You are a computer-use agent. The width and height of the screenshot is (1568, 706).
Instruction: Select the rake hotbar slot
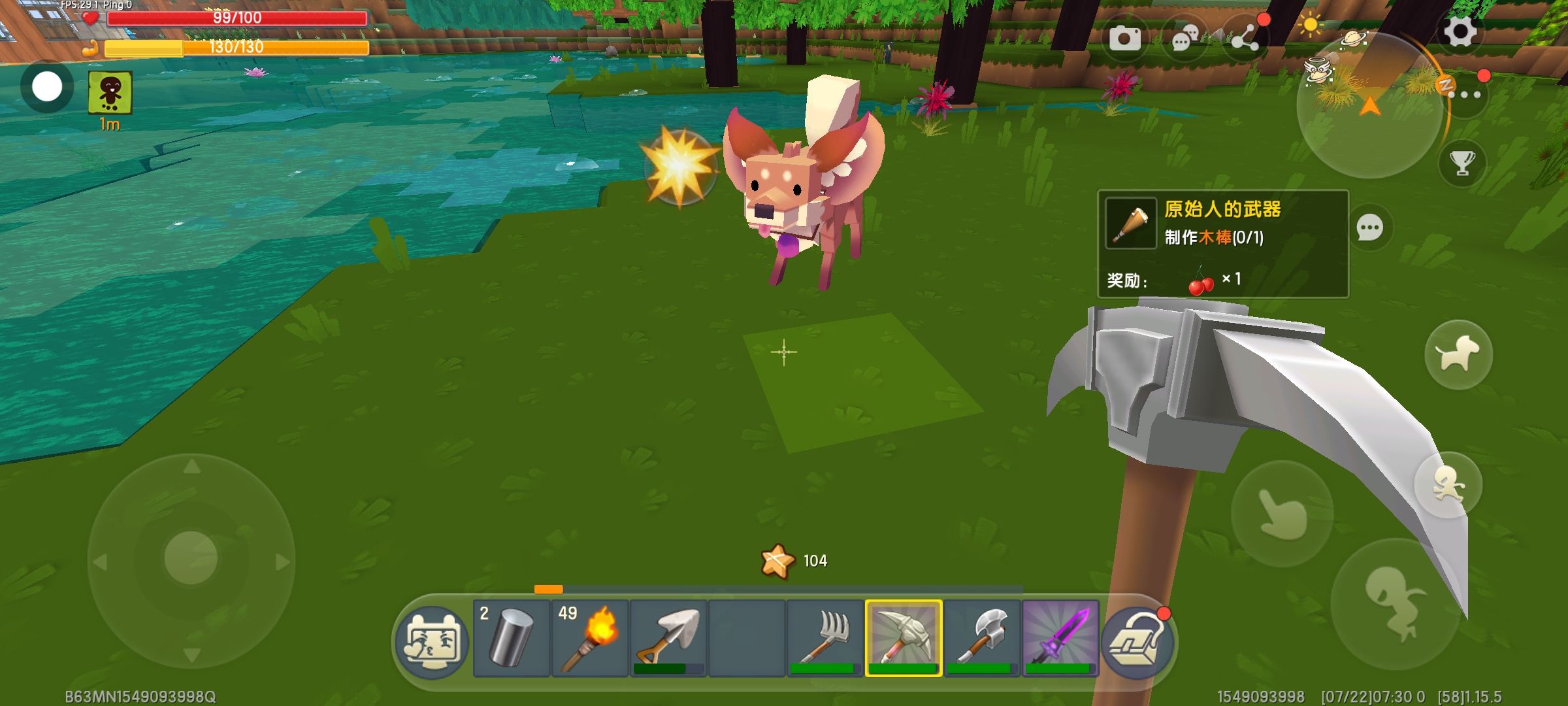pos(825,638)
